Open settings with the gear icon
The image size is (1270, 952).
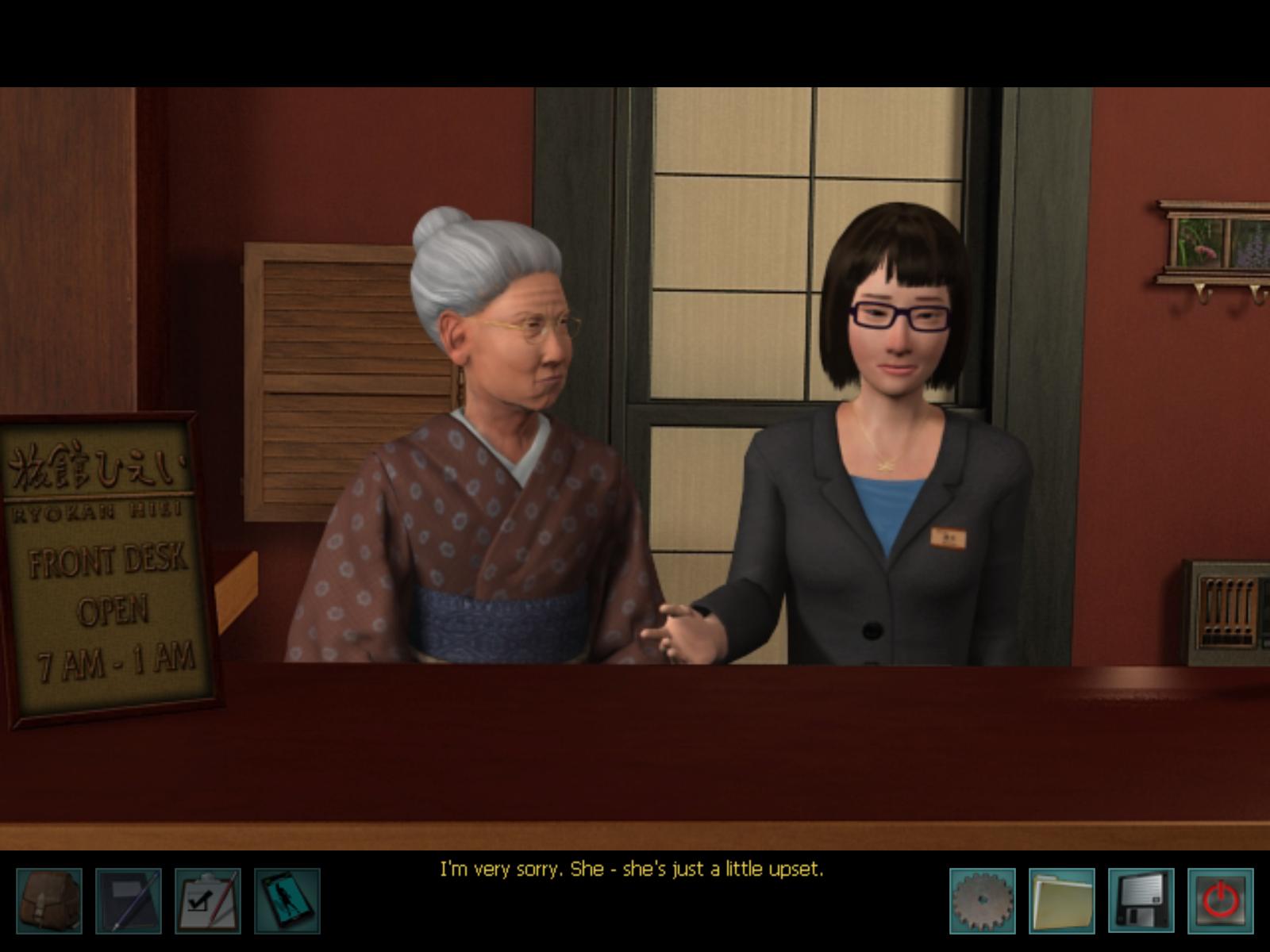point(983,900)
